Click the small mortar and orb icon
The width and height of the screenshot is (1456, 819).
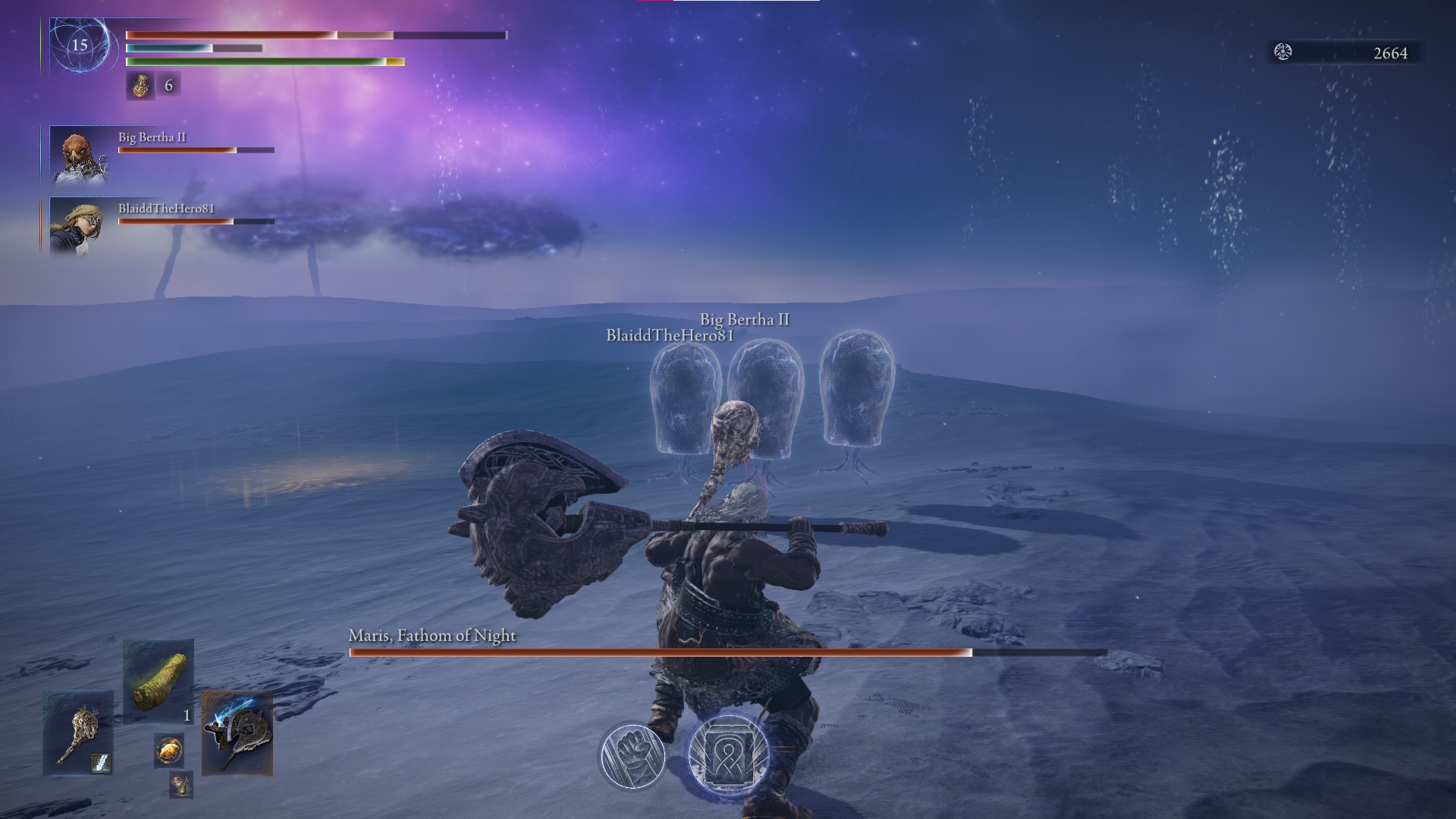[180, 785]
